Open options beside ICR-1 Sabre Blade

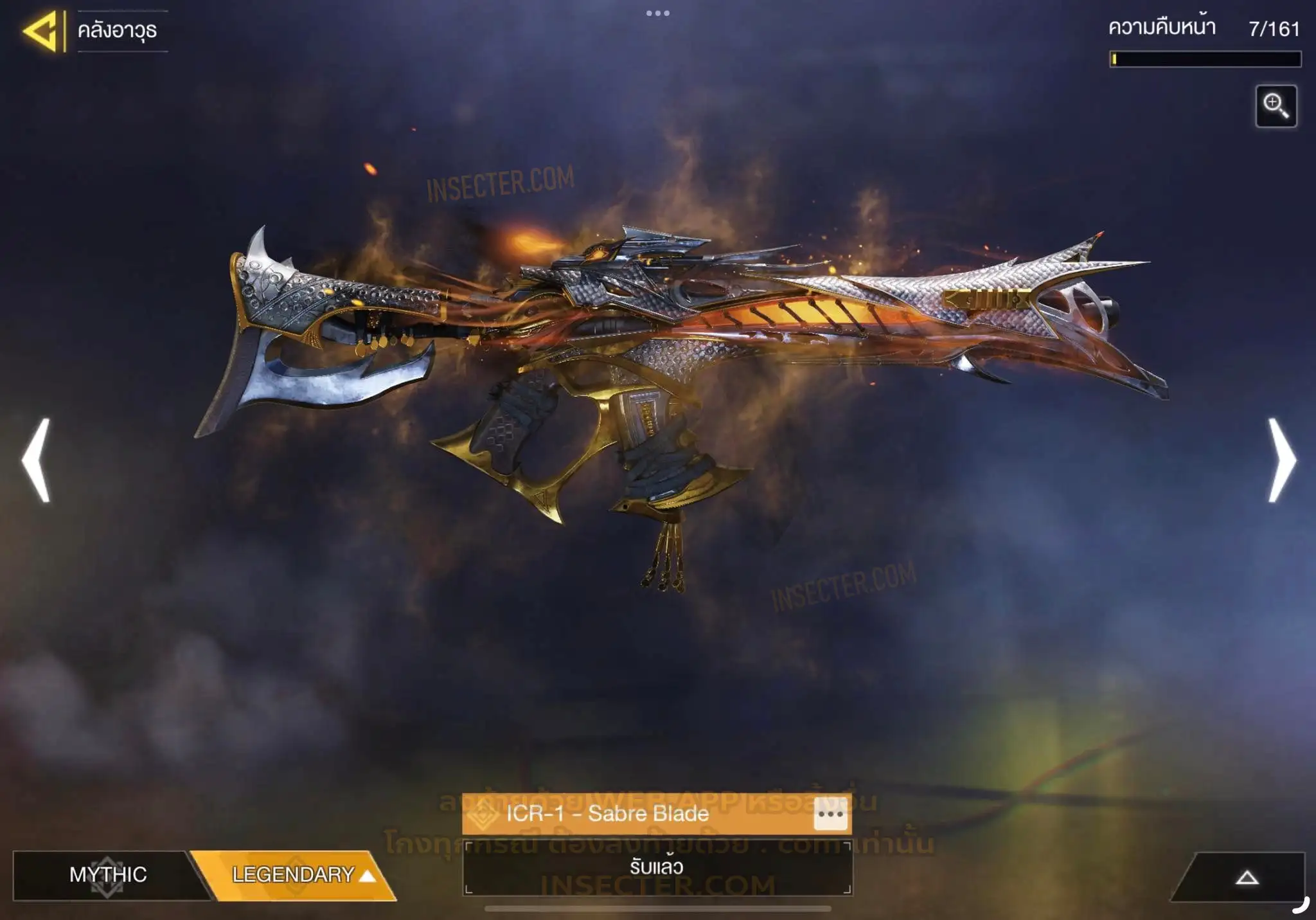(830, 815)
